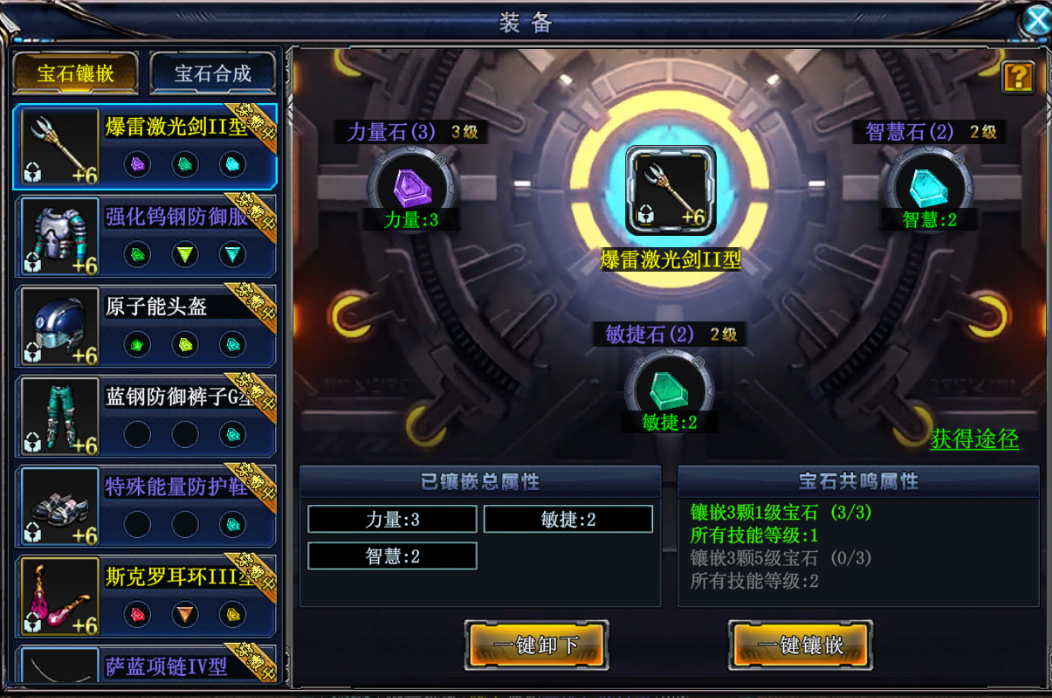The image size is (1052, 698).
Task: Pick the 蓝钢防御裤子 equipment row
Action: click(144, 416)
